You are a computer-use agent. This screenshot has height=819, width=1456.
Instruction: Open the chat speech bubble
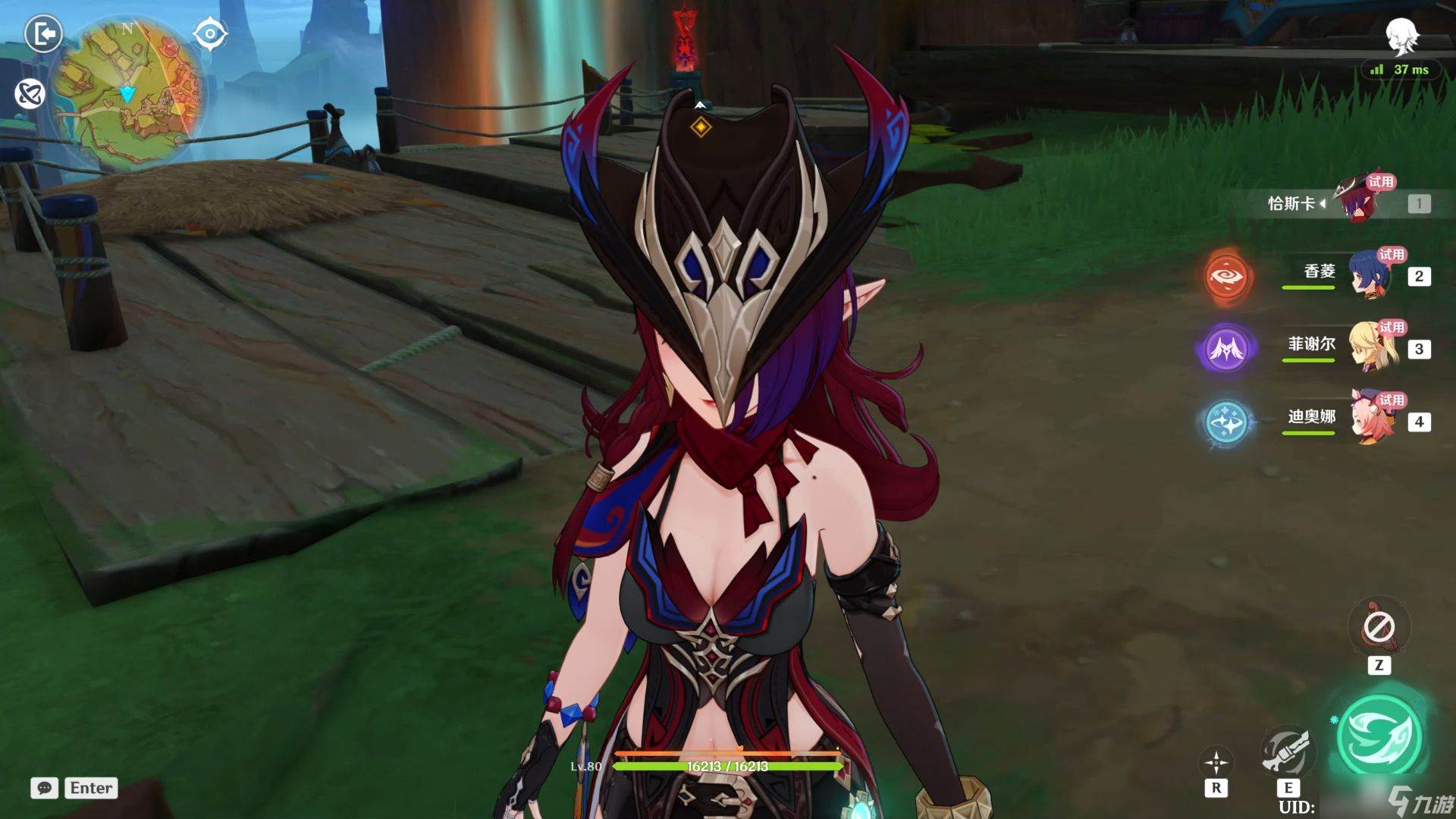[44, 788]
